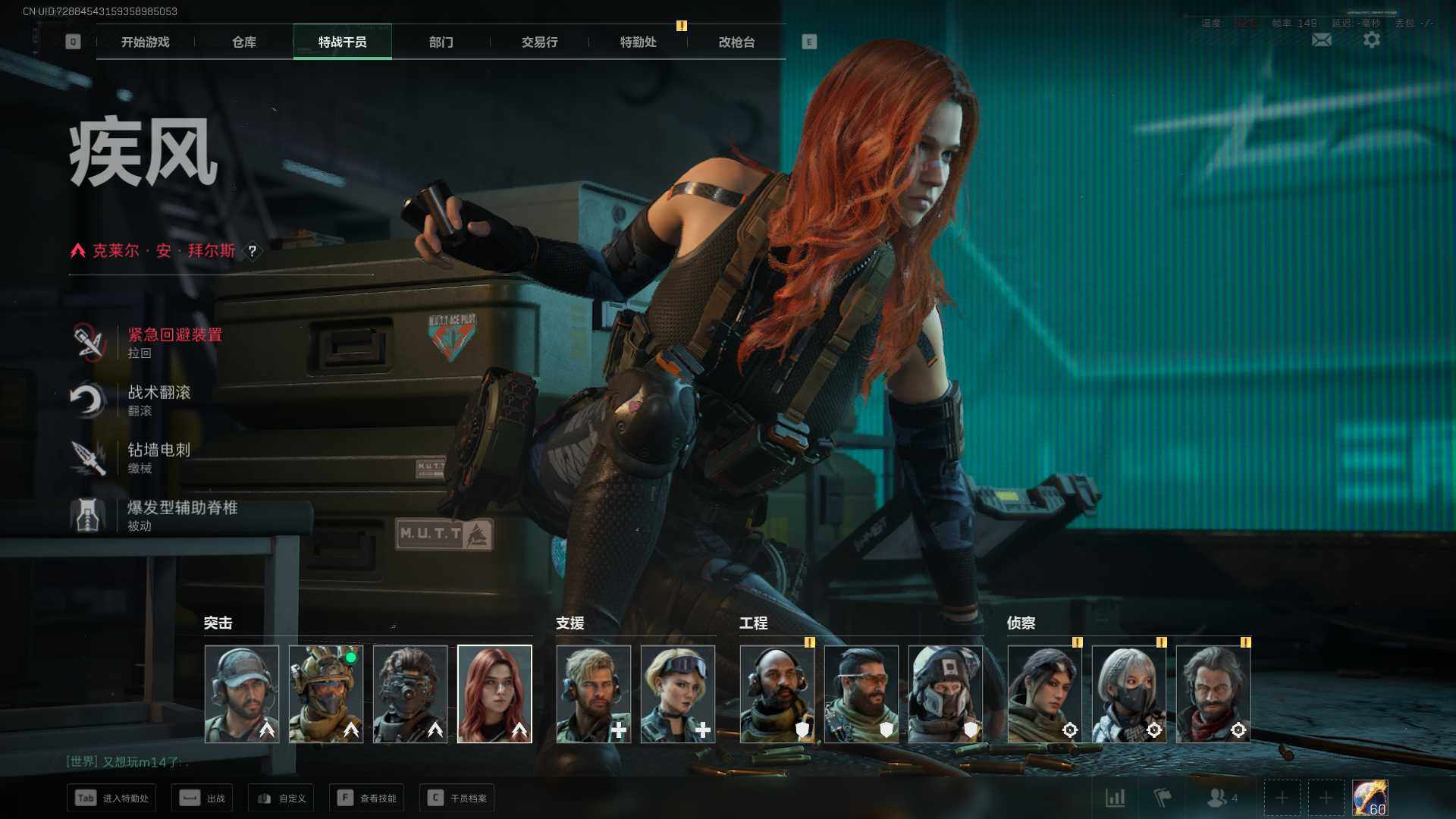
Task: Show the 钻墙电刺 skill details
Action: click(158, 457)
